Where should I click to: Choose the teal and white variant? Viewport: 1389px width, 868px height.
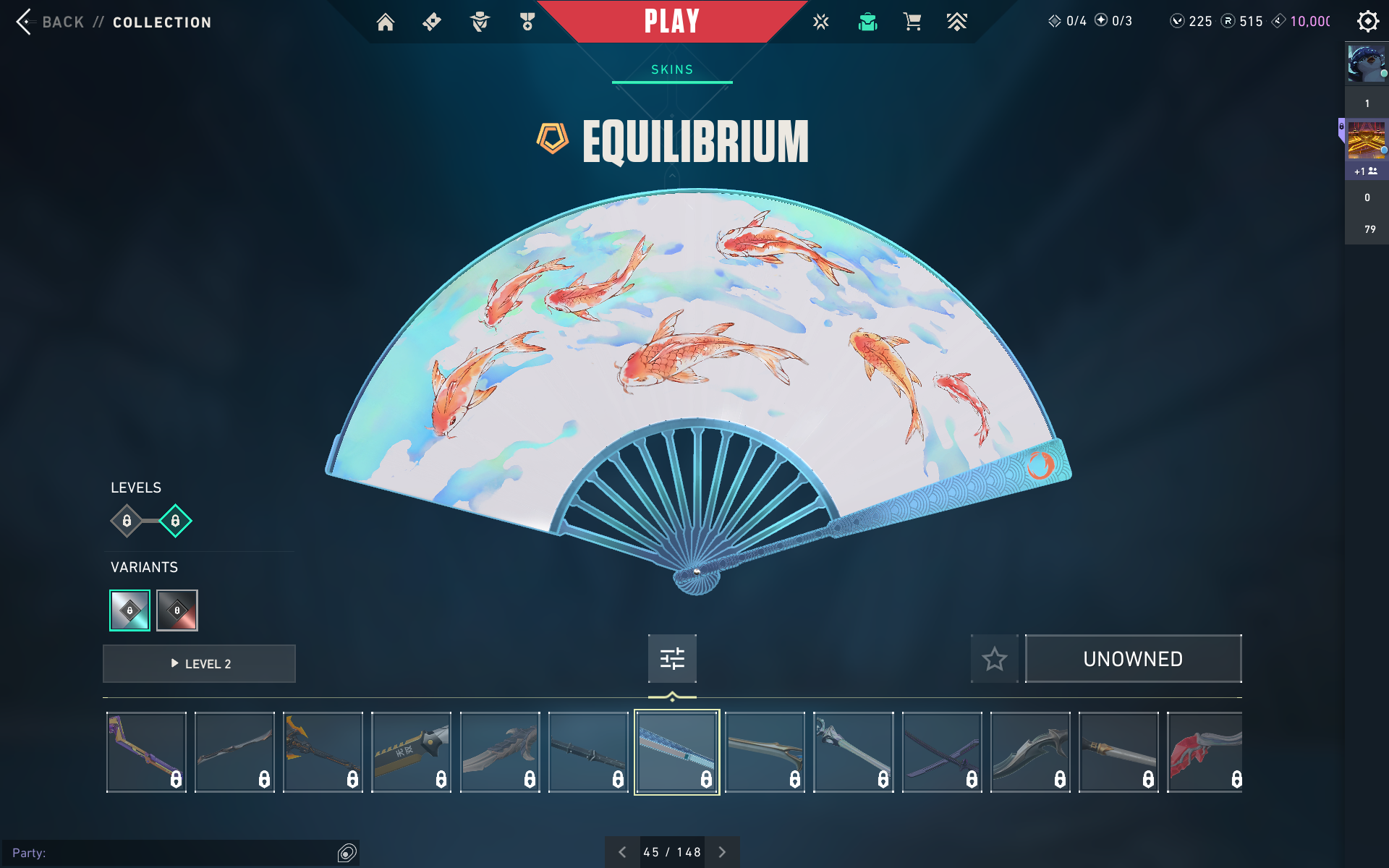[130, 610]
